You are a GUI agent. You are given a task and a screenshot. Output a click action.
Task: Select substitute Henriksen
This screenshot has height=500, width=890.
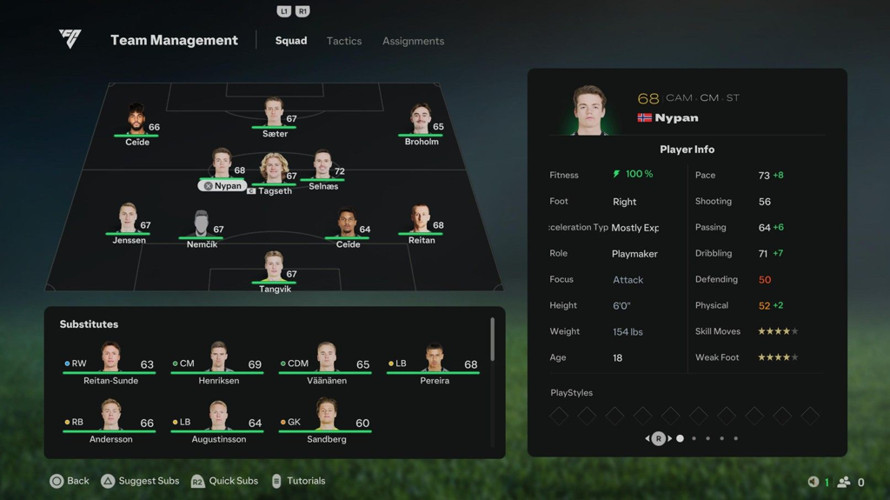pyautogui.click(x=218, y=363)
